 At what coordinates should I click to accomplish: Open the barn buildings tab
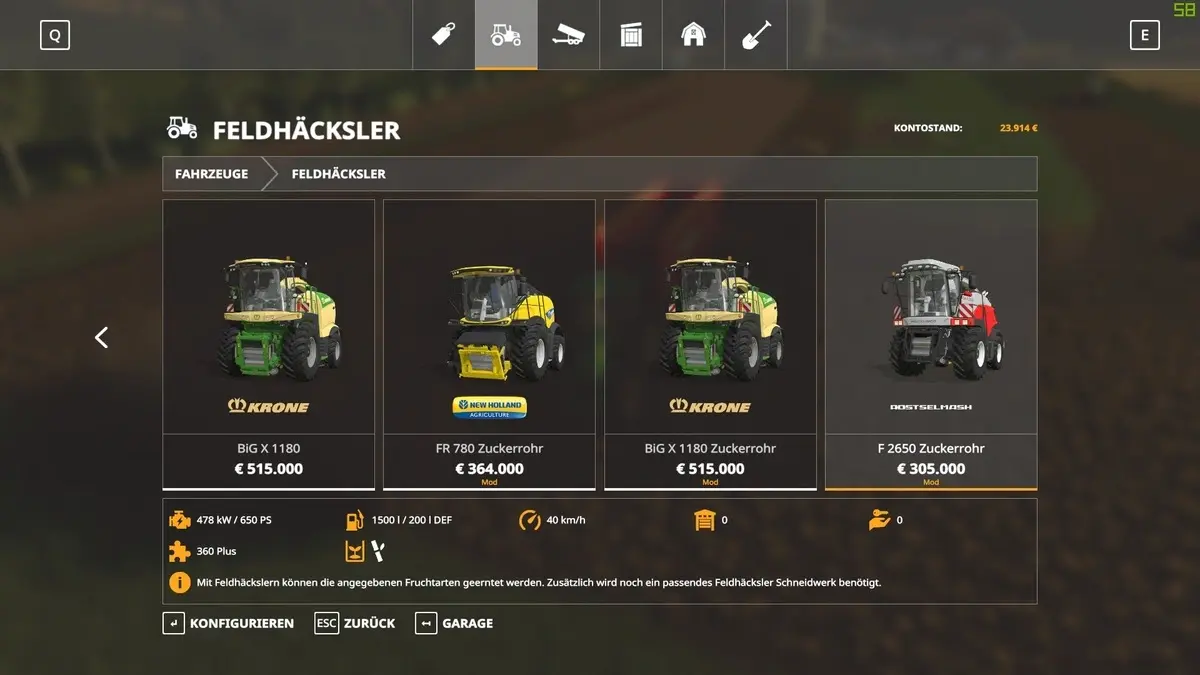click(693, 35)
